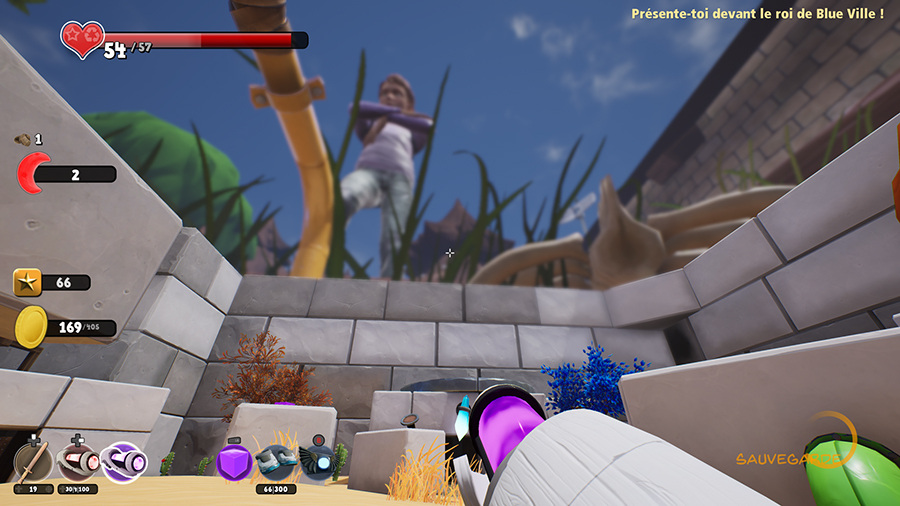
Task: Activate the purple cube ability
Action: (233, 462)
